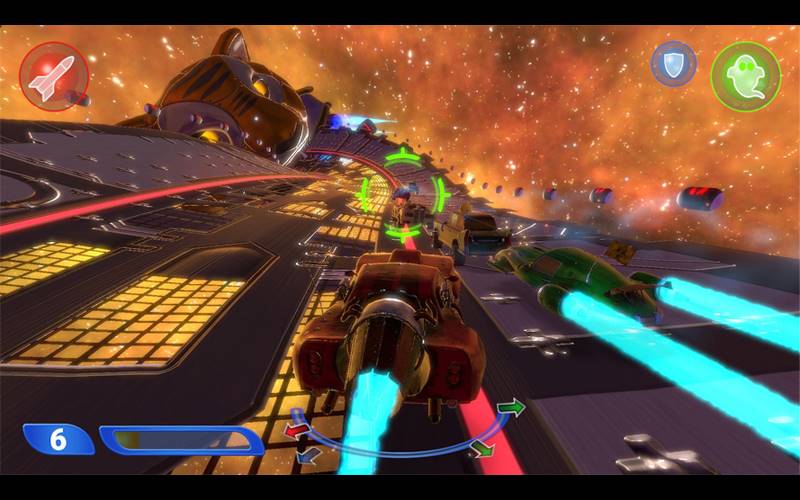Fire the red rocket weapon icon

[x=54, y=76]
